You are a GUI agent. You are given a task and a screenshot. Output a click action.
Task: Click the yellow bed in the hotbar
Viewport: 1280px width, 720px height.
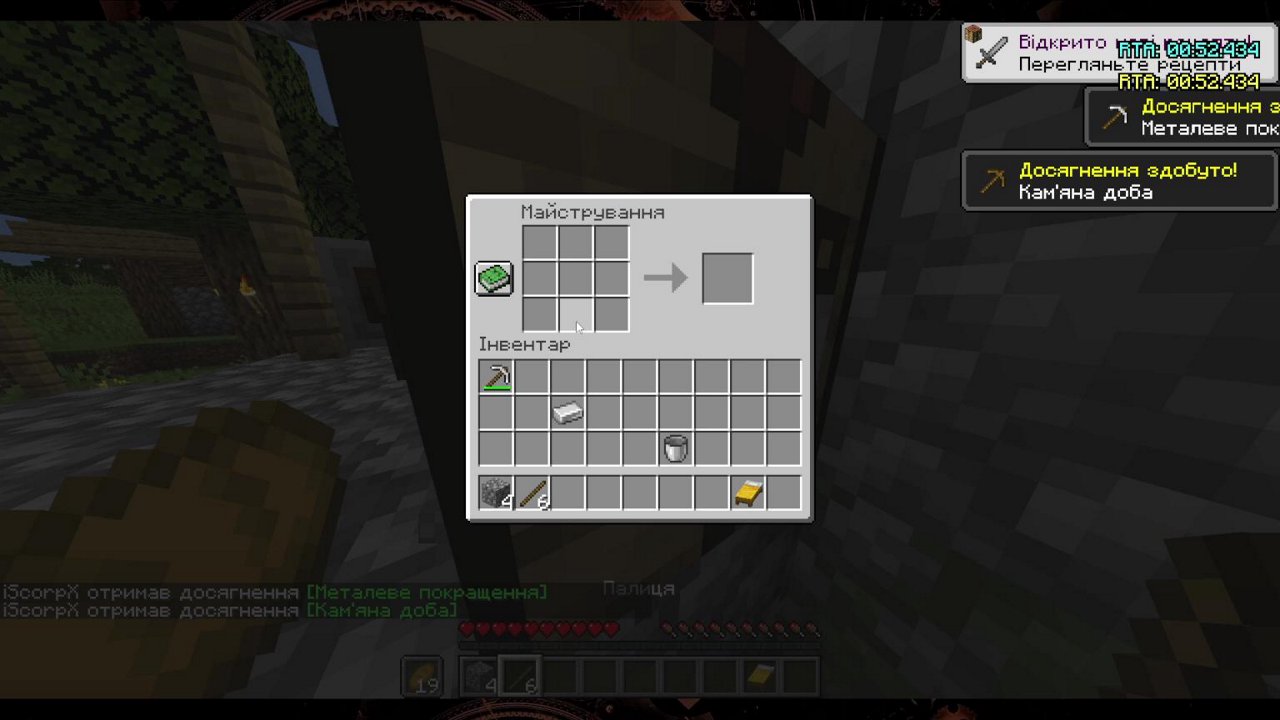(x=758, y=674)
